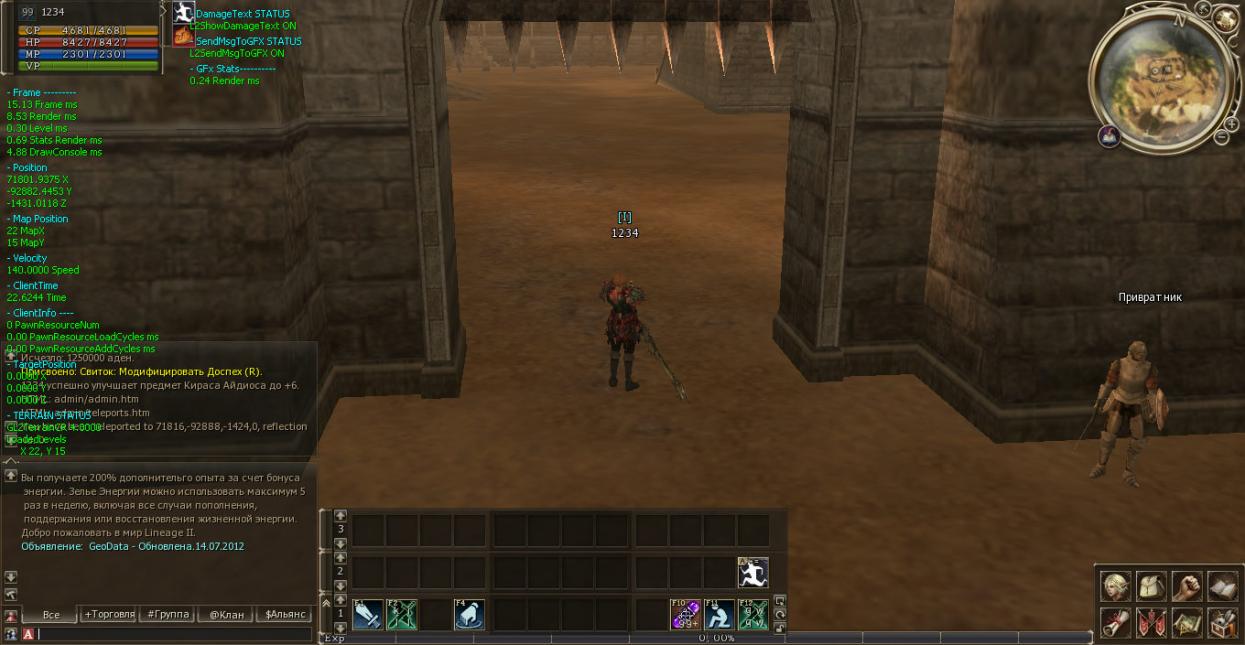Image resolution: width=1245 pixels, height=645 pixels.
Task: Switch to the #Группа chat tab
Action: point(166,614)
